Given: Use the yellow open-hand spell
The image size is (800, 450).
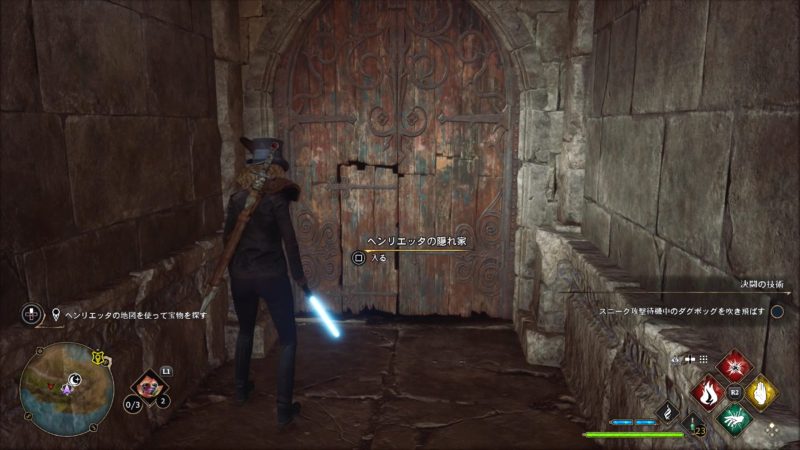Looking at the screenshot, I should (761, 392).
